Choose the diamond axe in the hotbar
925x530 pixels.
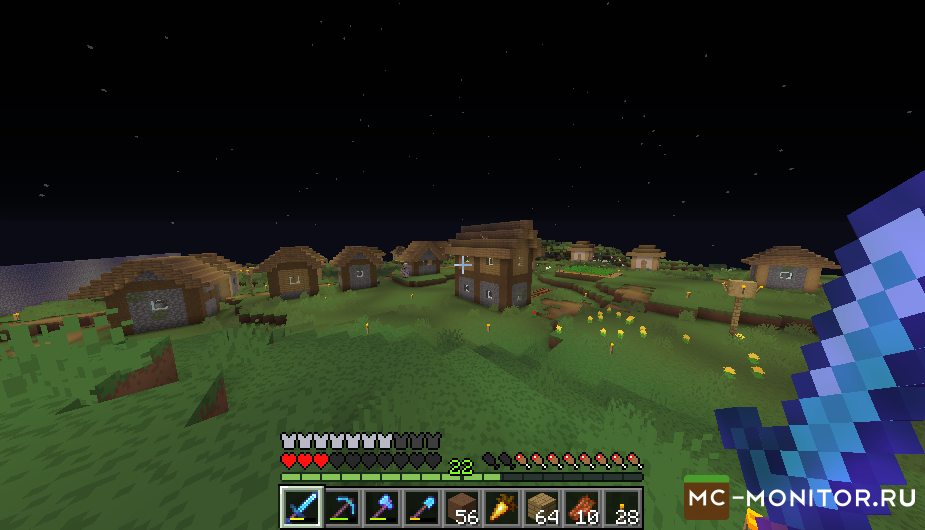pyautogui.click(x=382, y=507)
